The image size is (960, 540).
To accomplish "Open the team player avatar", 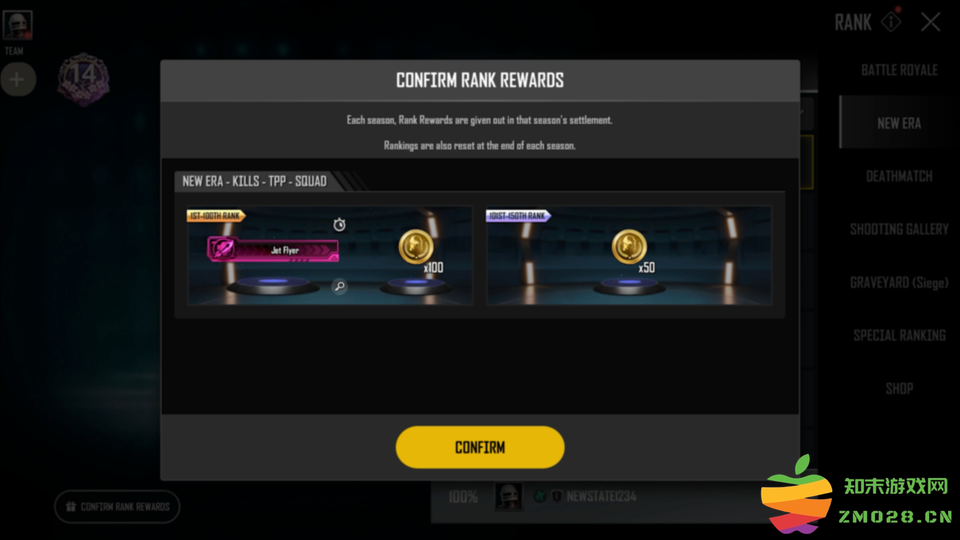I will 17,25.
